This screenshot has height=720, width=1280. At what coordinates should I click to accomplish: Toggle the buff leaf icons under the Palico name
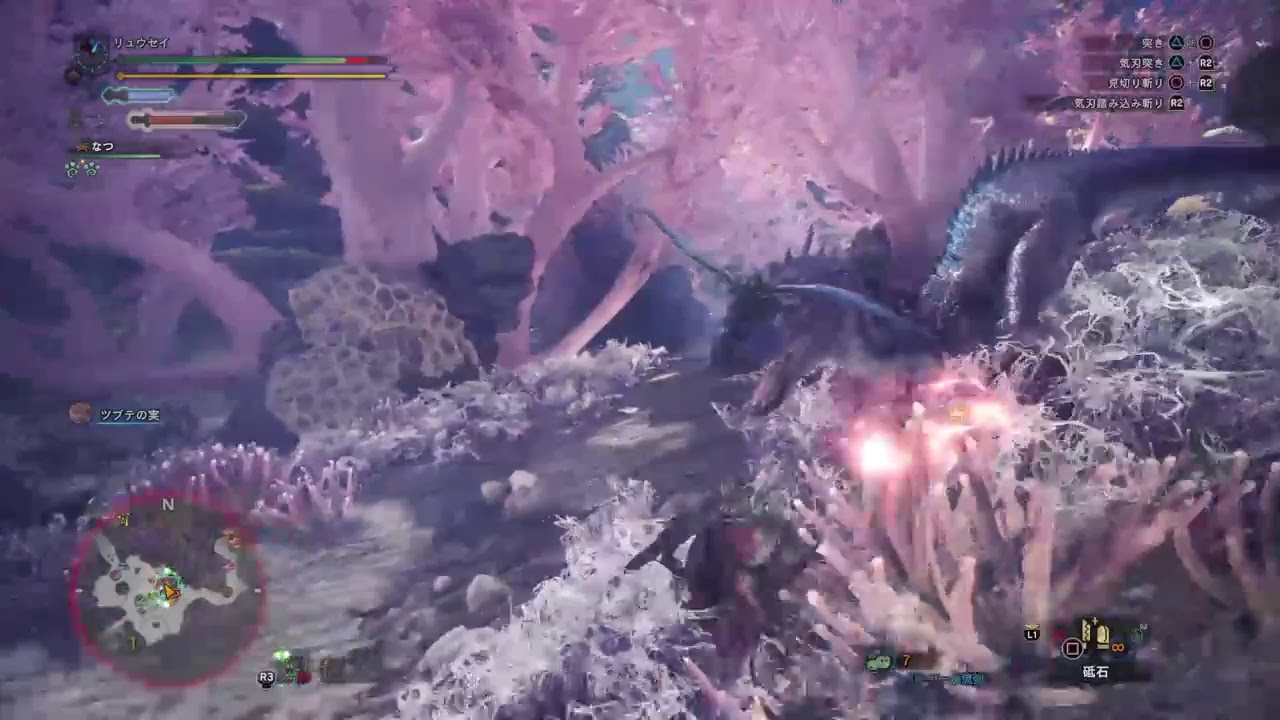pos(80,170)
